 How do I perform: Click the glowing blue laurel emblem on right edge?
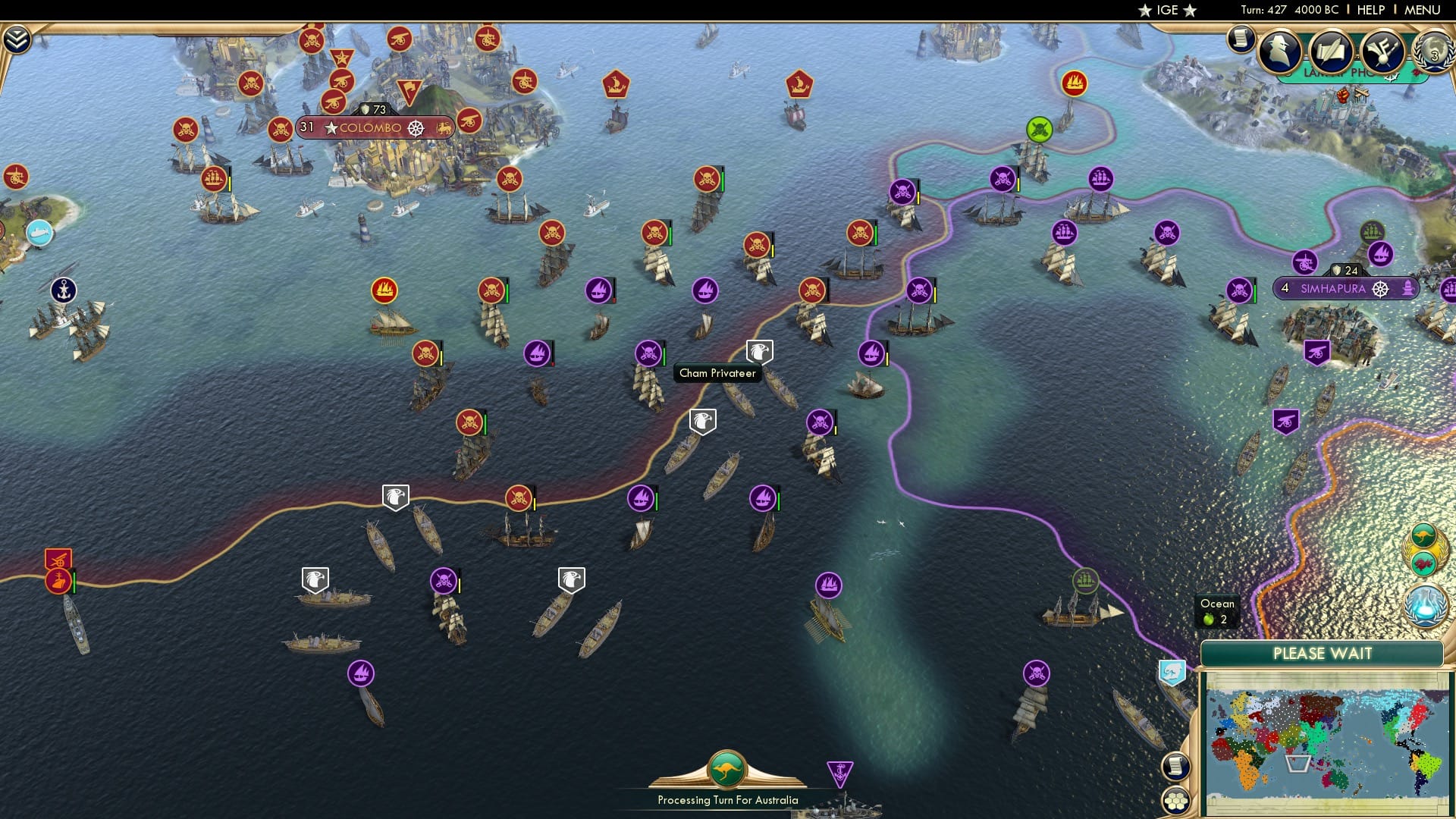[x=1425, y=607]
